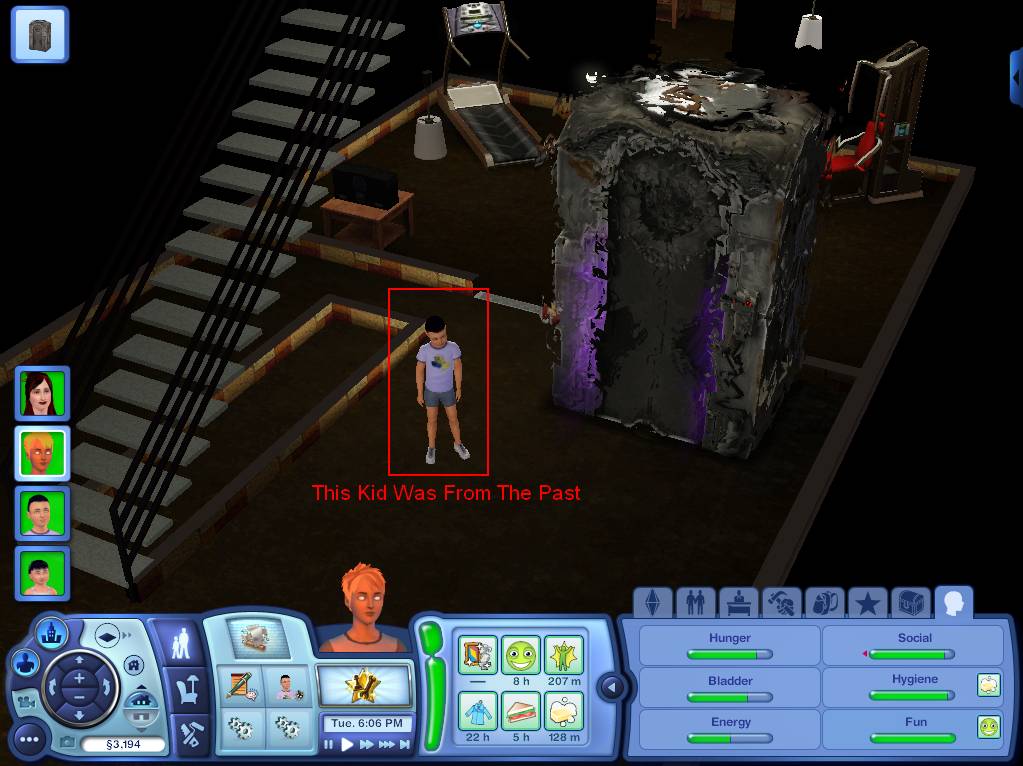
Task: Collapse the panel with the left arrow button
Action: 612,687
